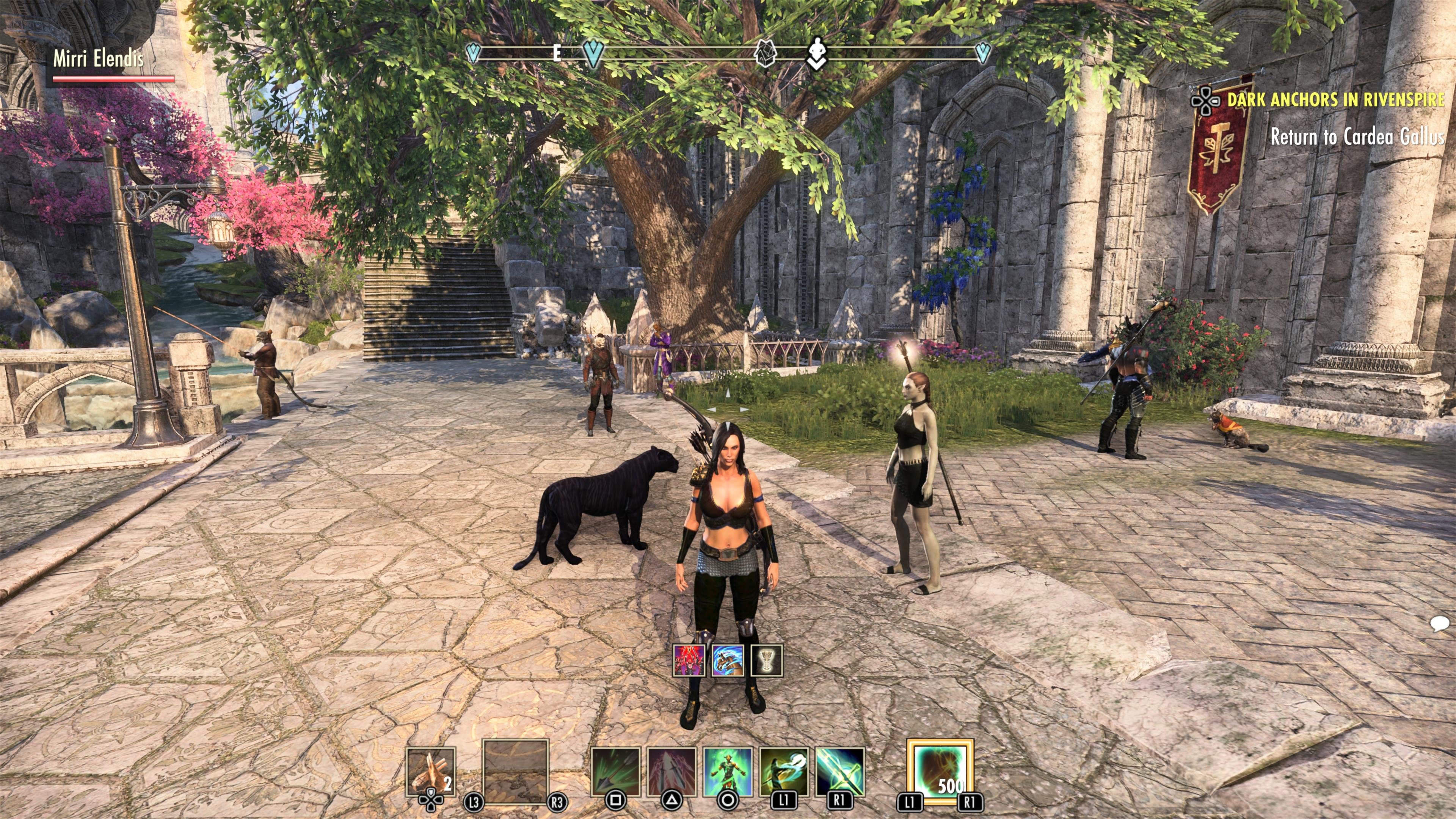Activate the green arrow ability
This screenshot has width=1456, height=819.
[x=615, y=771]
